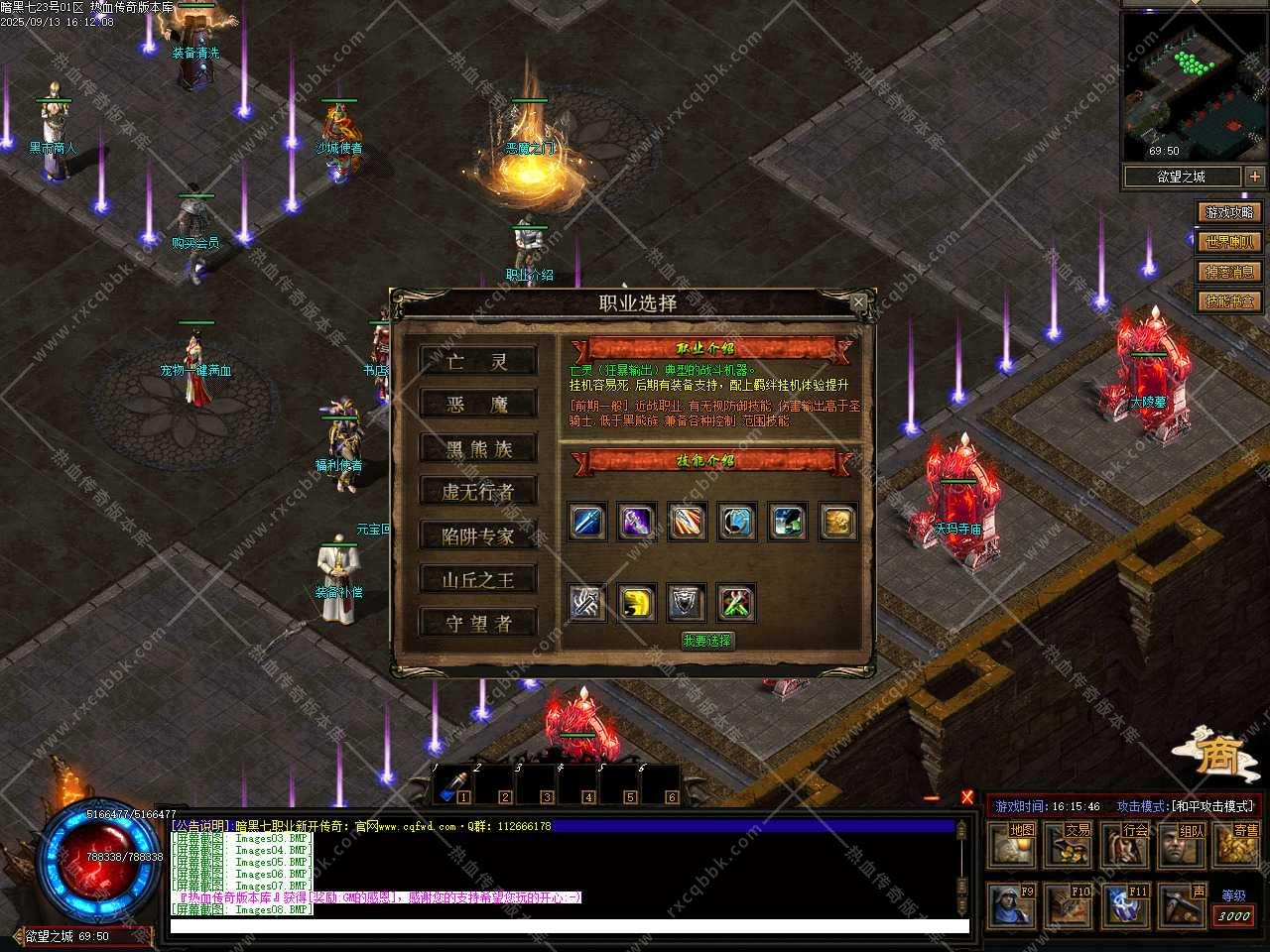Open the 行会 guild panel

(x=1126, y=845)
